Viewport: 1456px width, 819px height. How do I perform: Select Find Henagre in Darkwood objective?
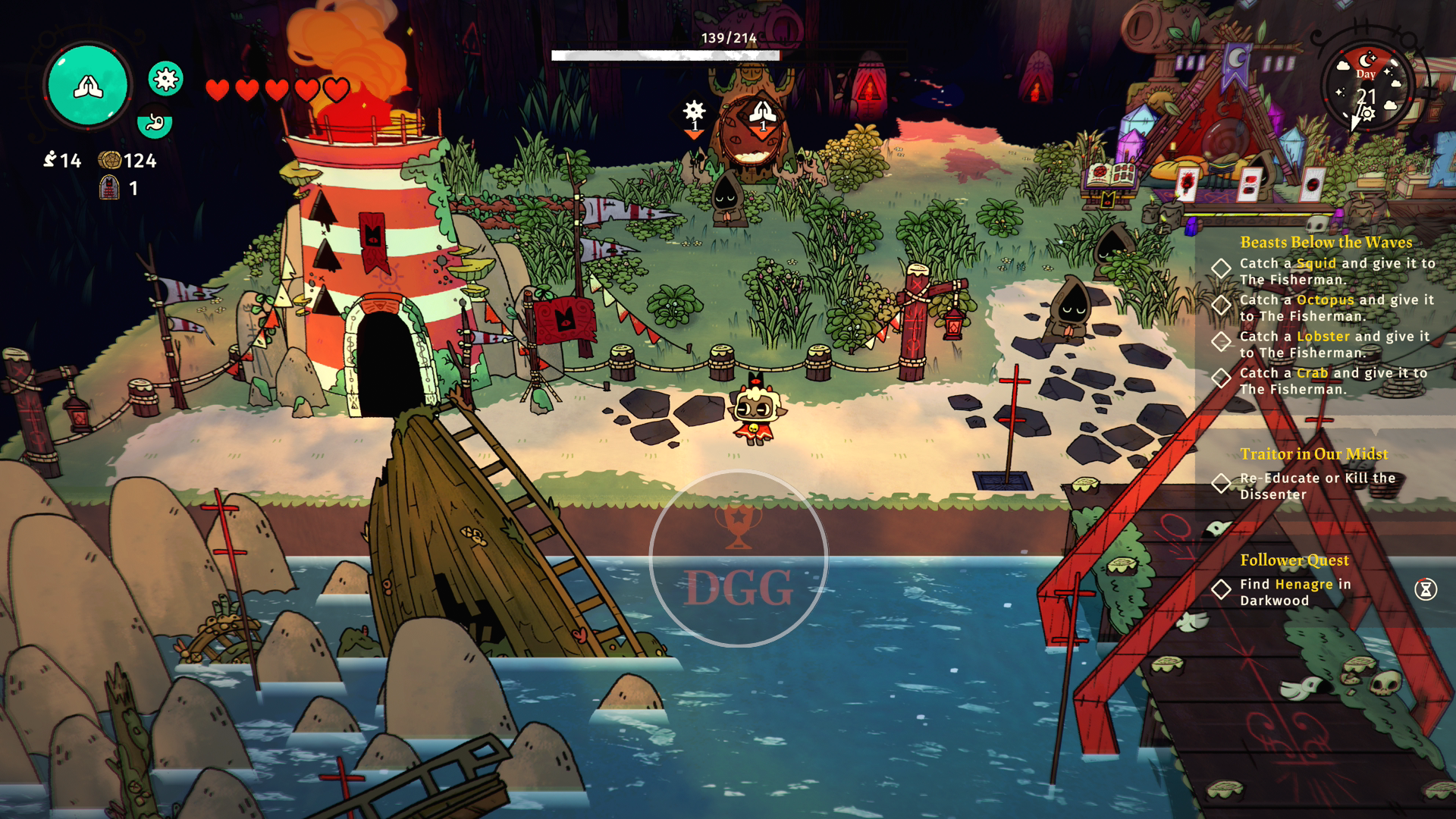1295,592
